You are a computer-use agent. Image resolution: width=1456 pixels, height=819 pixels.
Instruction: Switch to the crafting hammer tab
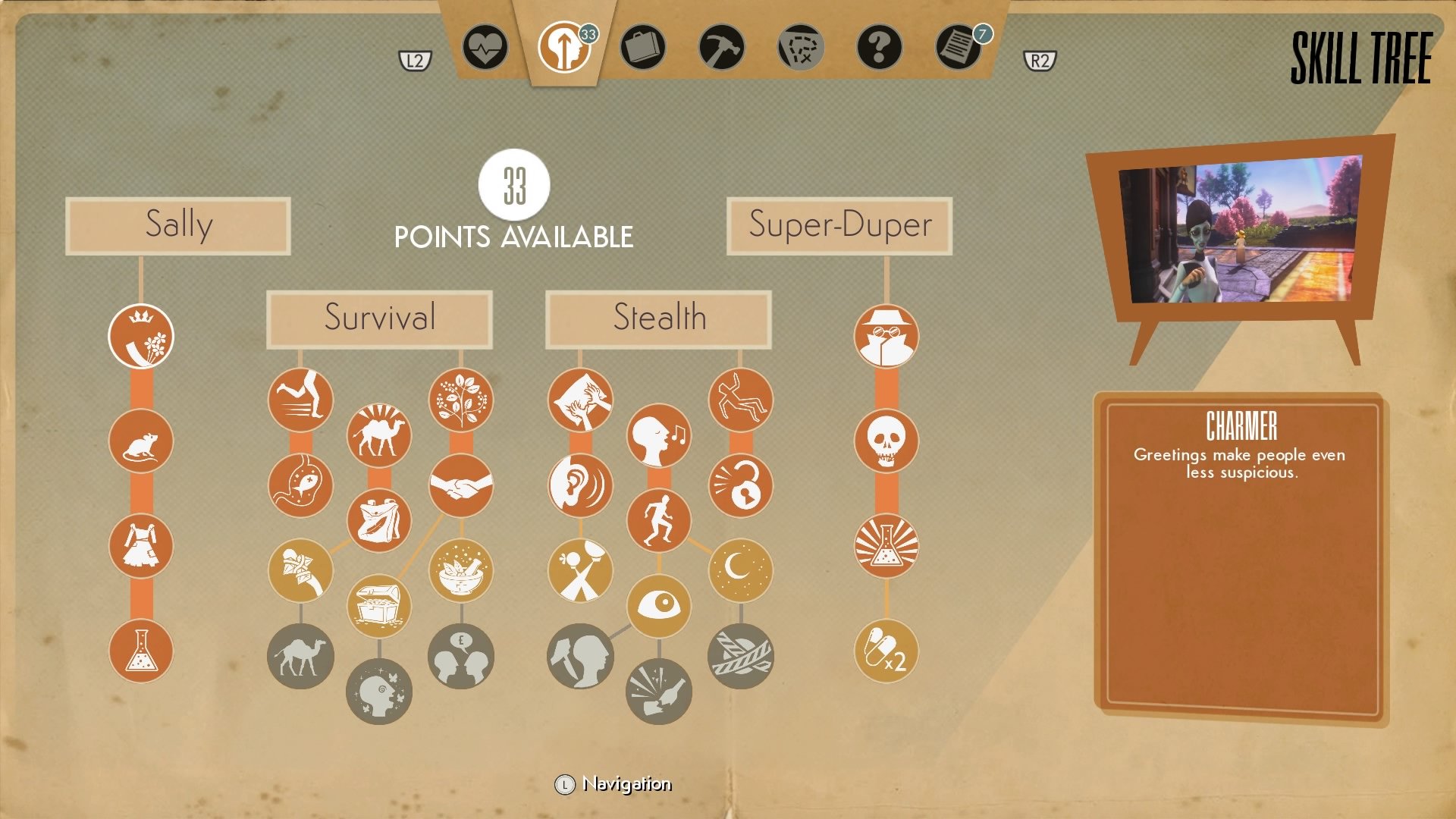click(x=722, y=49)
